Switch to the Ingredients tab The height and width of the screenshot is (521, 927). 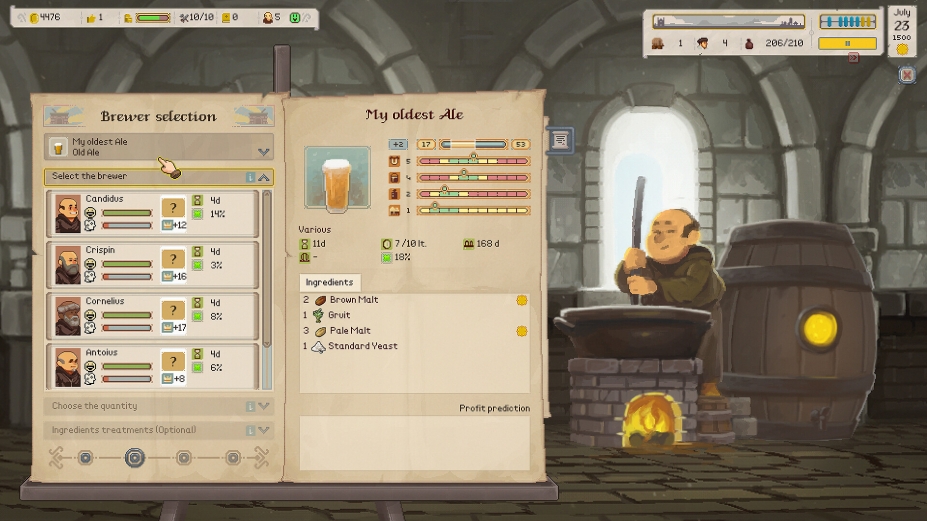pos(329,282)
